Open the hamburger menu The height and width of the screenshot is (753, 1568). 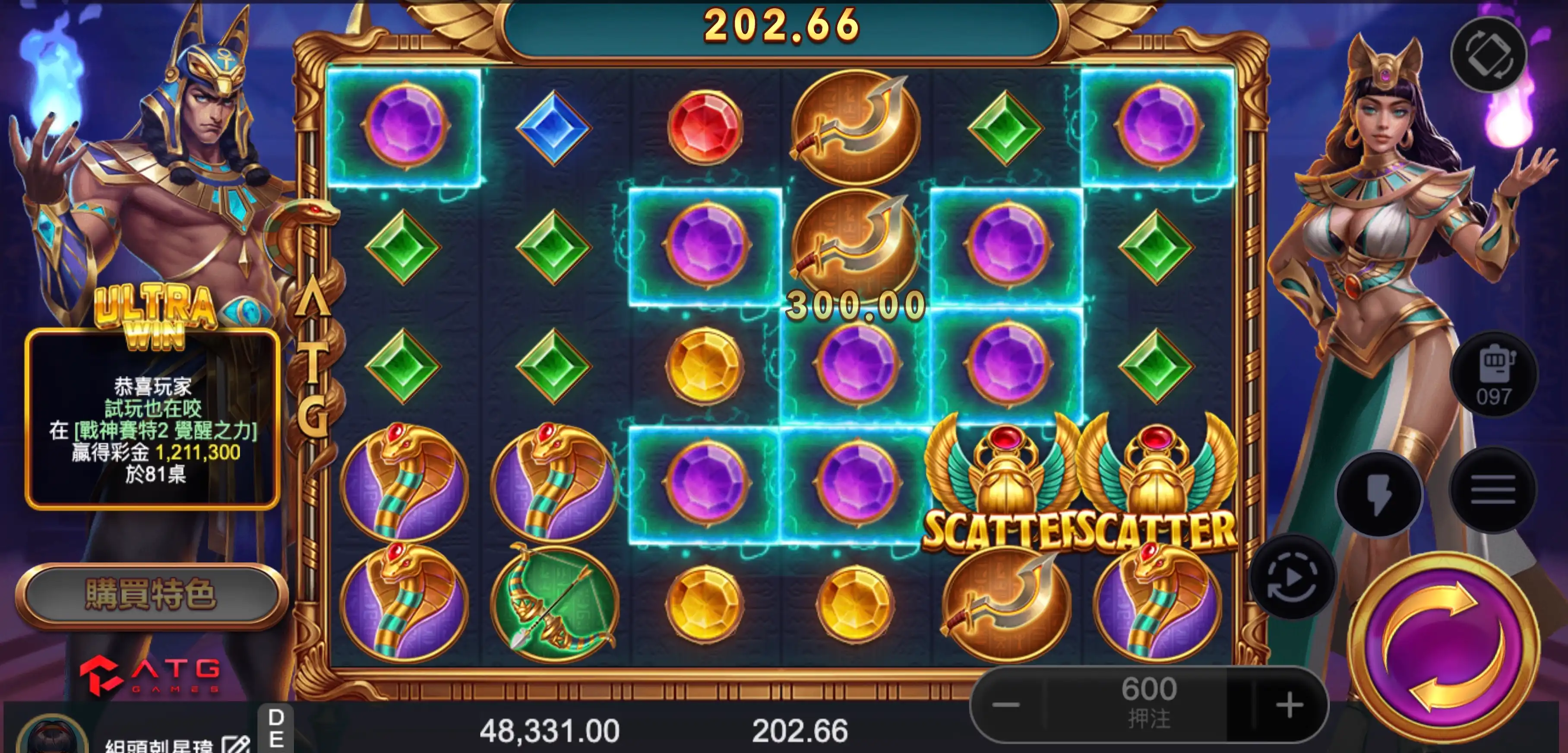tap(1492, 490)
